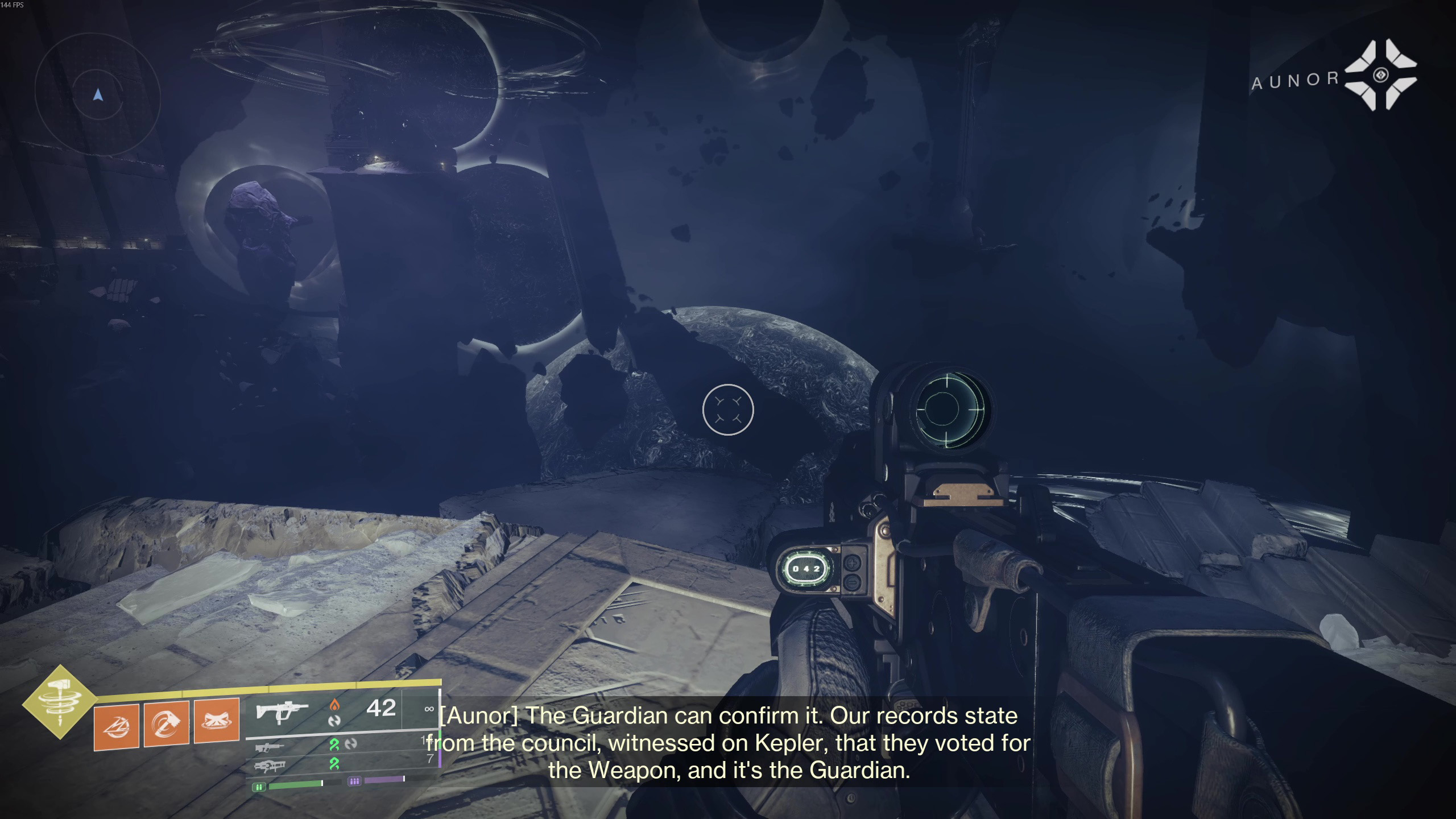The width and height of the screenshot is (1456, 819).
Task: Activate the barricade class ability icon
Action: pos(217,721)
